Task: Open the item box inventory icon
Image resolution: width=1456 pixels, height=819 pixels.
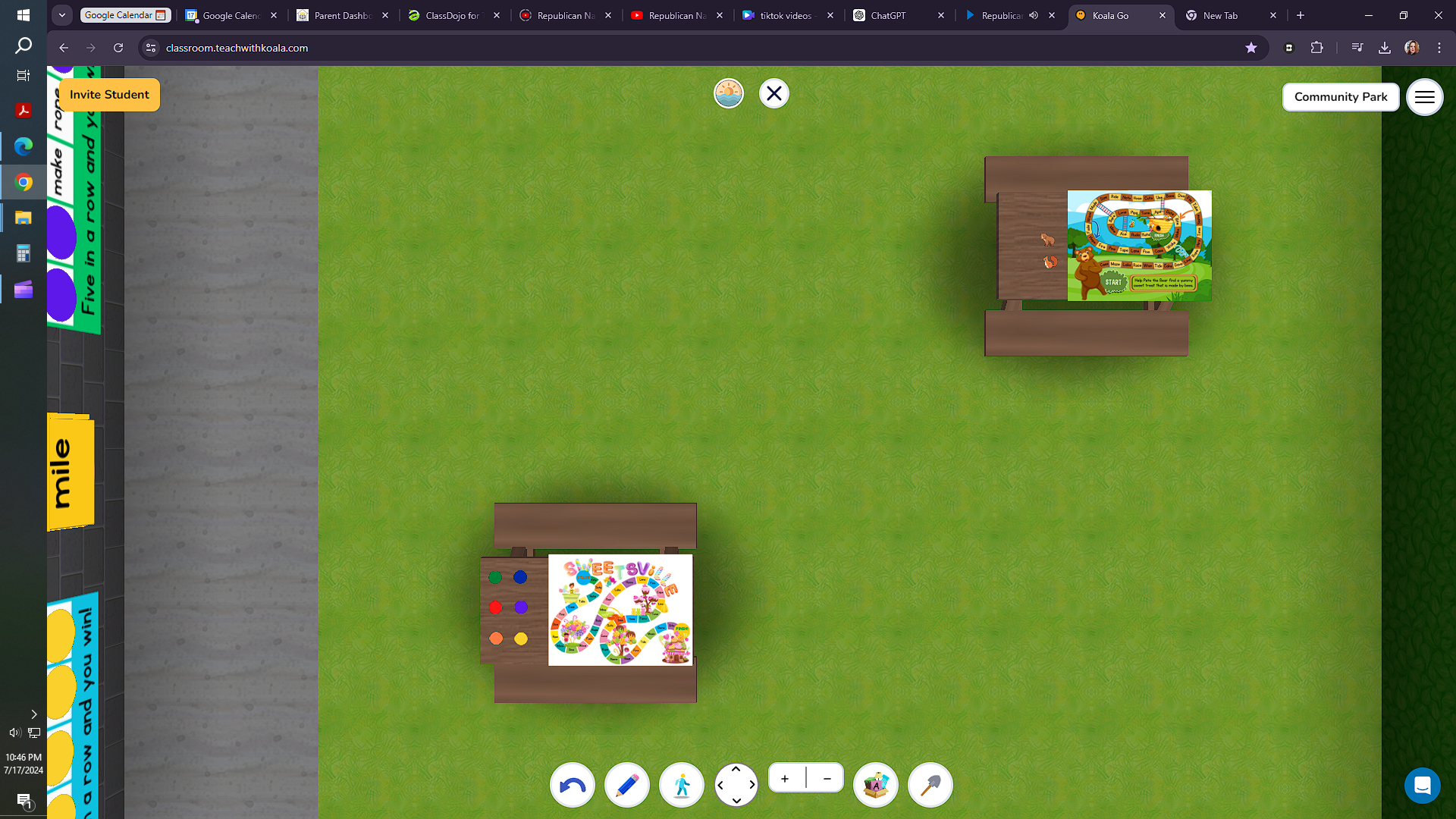Action: click(876, 785)
